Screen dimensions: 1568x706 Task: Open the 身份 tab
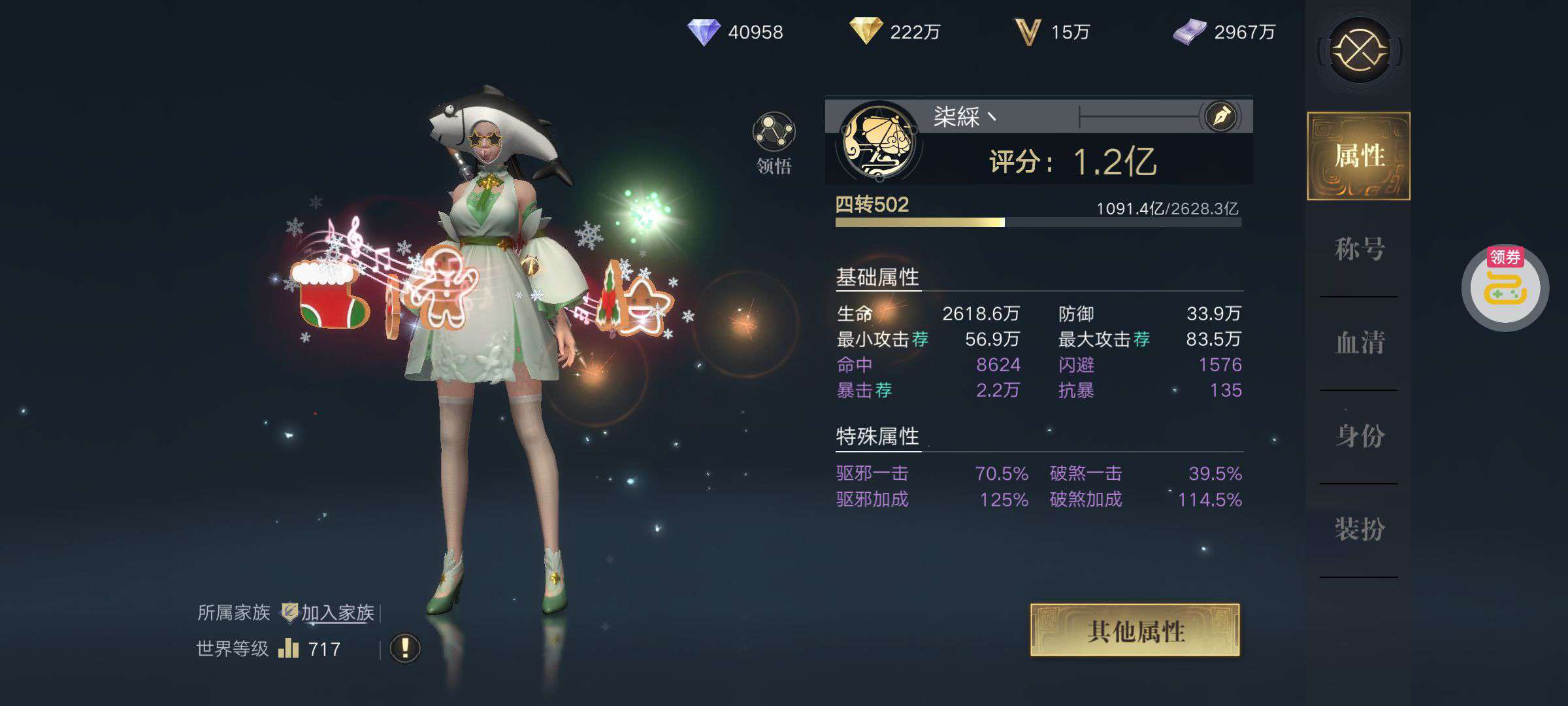[1359, 436]
